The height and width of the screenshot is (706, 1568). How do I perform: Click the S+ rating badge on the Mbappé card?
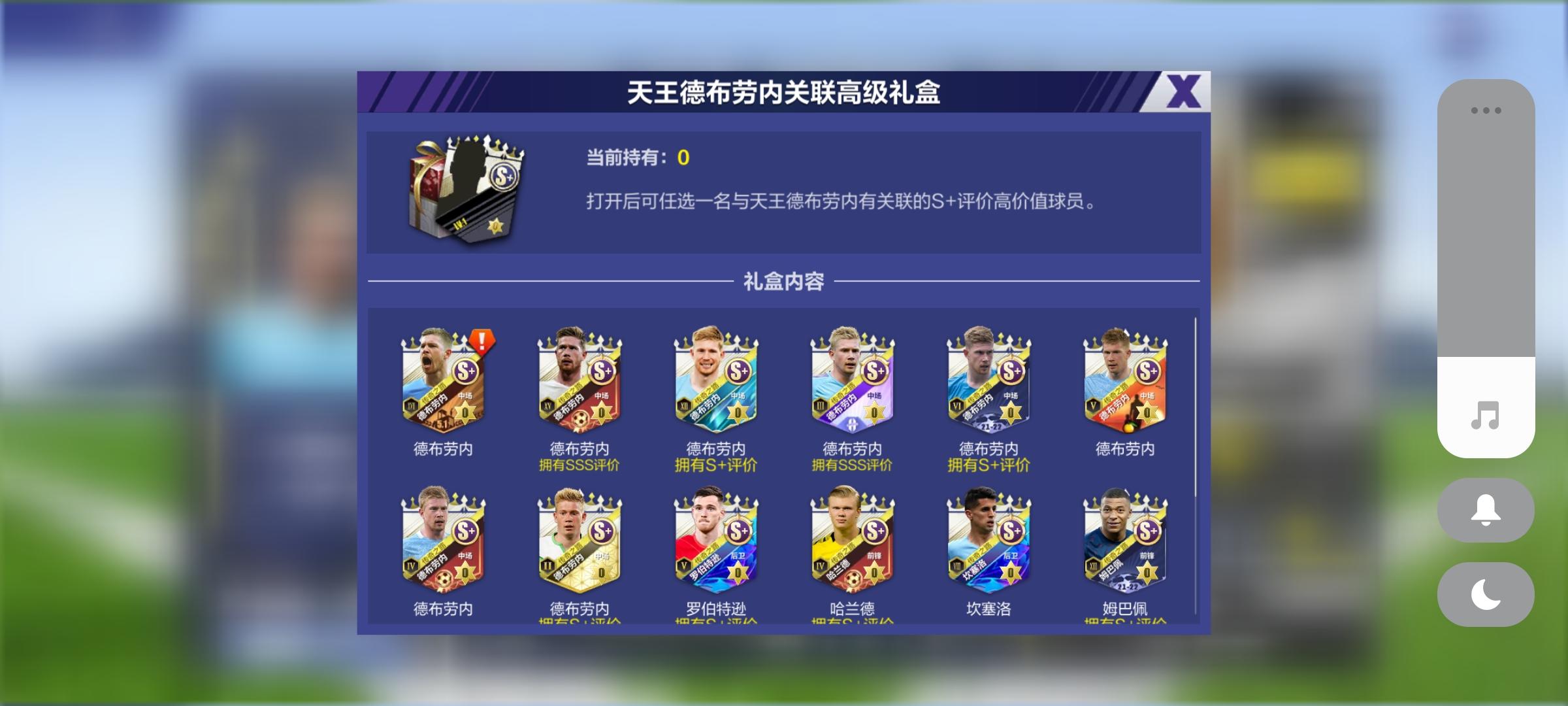pos(1149,529)
